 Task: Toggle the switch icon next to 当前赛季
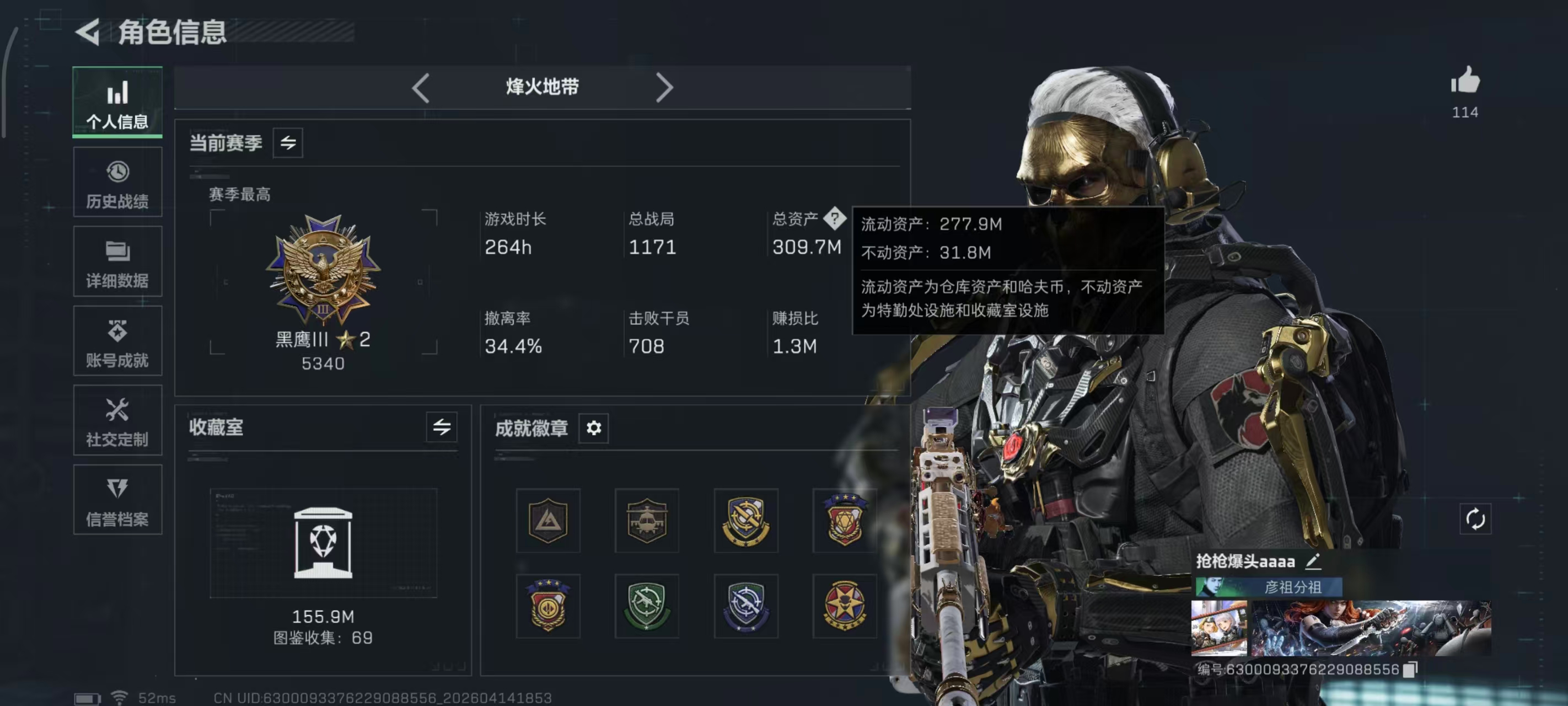[x=288, y=143]
